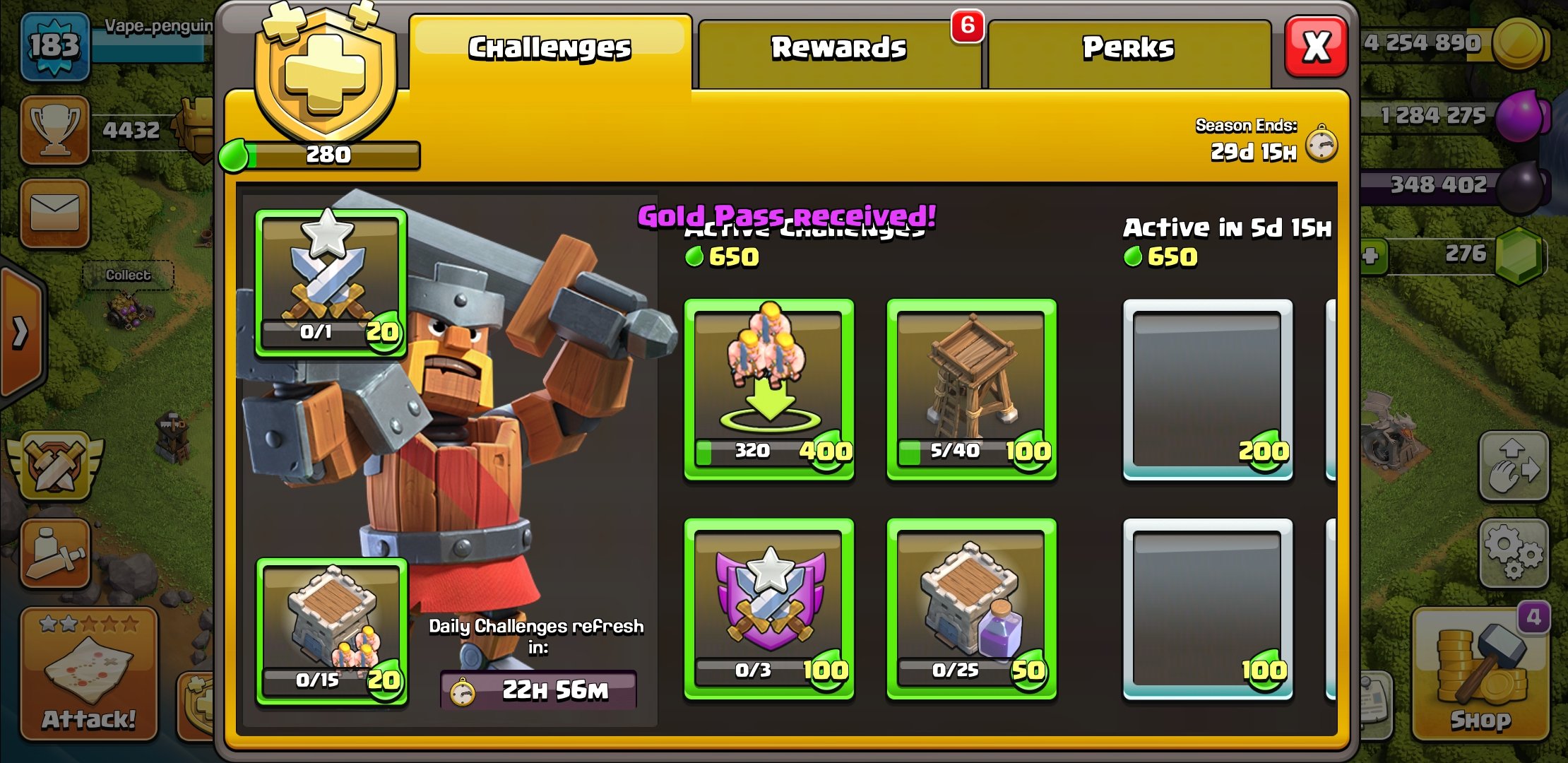This screenshot has width=1568, height=763.
Task: Open the trophy league button
Action: coord(55,130)
